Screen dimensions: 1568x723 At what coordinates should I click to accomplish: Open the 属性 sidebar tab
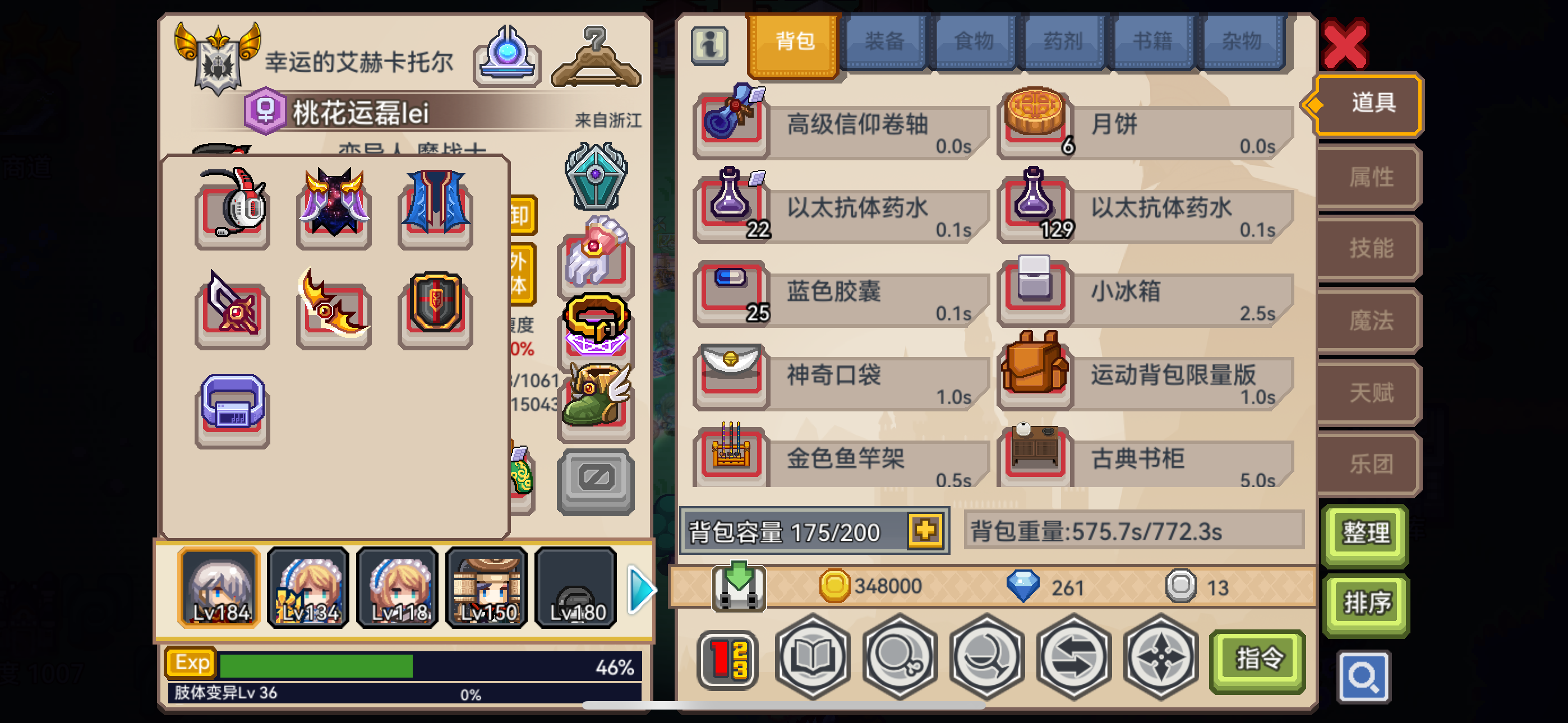tap(1367, 177)
